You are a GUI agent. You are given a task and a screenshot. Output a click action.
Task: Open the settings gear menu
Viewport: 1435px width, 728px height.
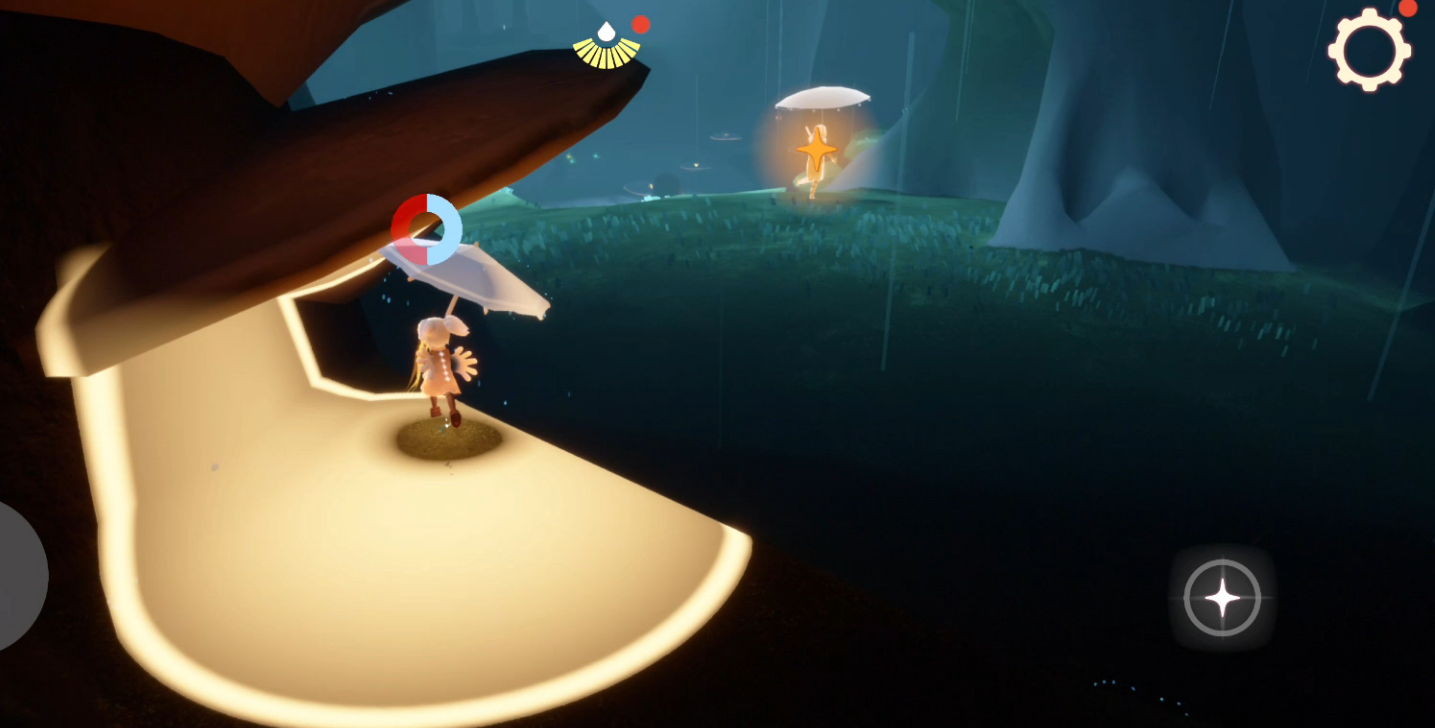(1369, 50)
